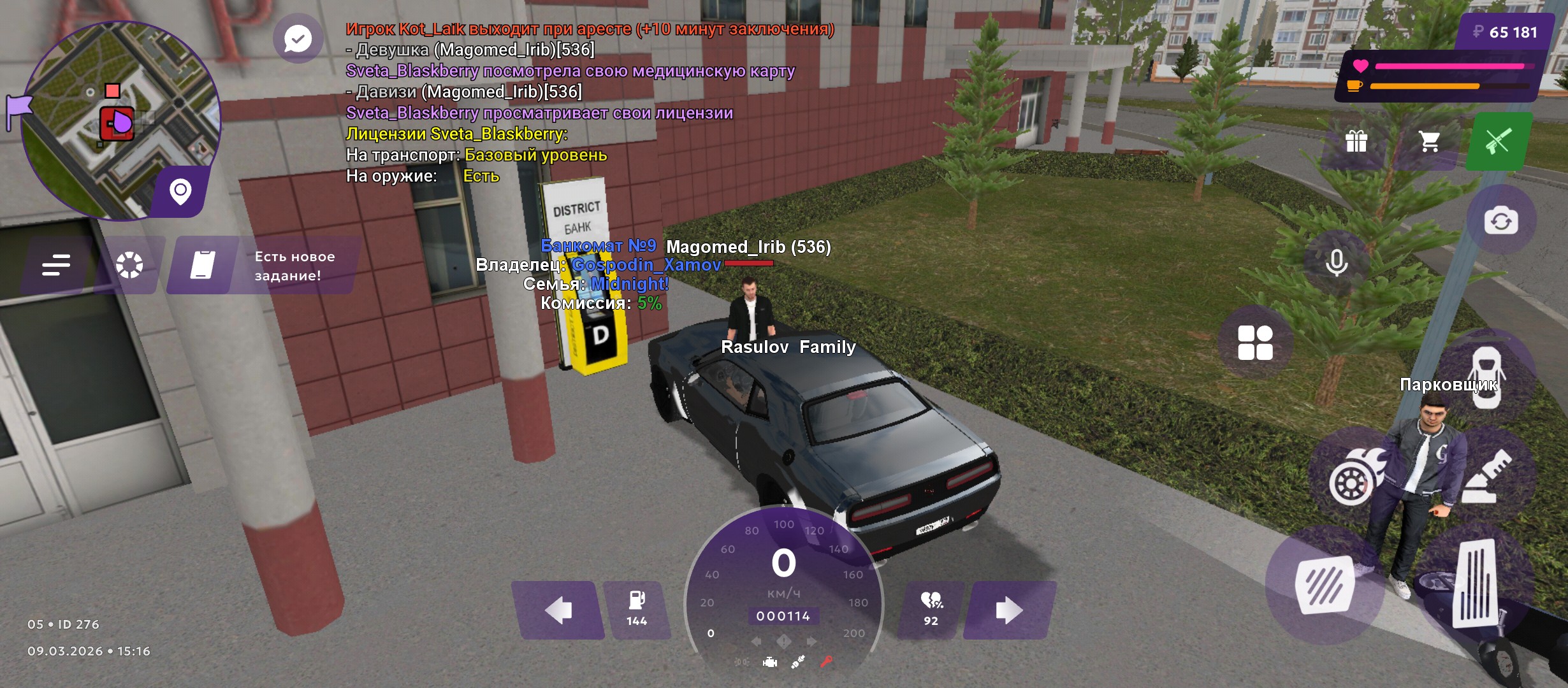Open the dotted-ring wheel menu button

tap(129, 264)
